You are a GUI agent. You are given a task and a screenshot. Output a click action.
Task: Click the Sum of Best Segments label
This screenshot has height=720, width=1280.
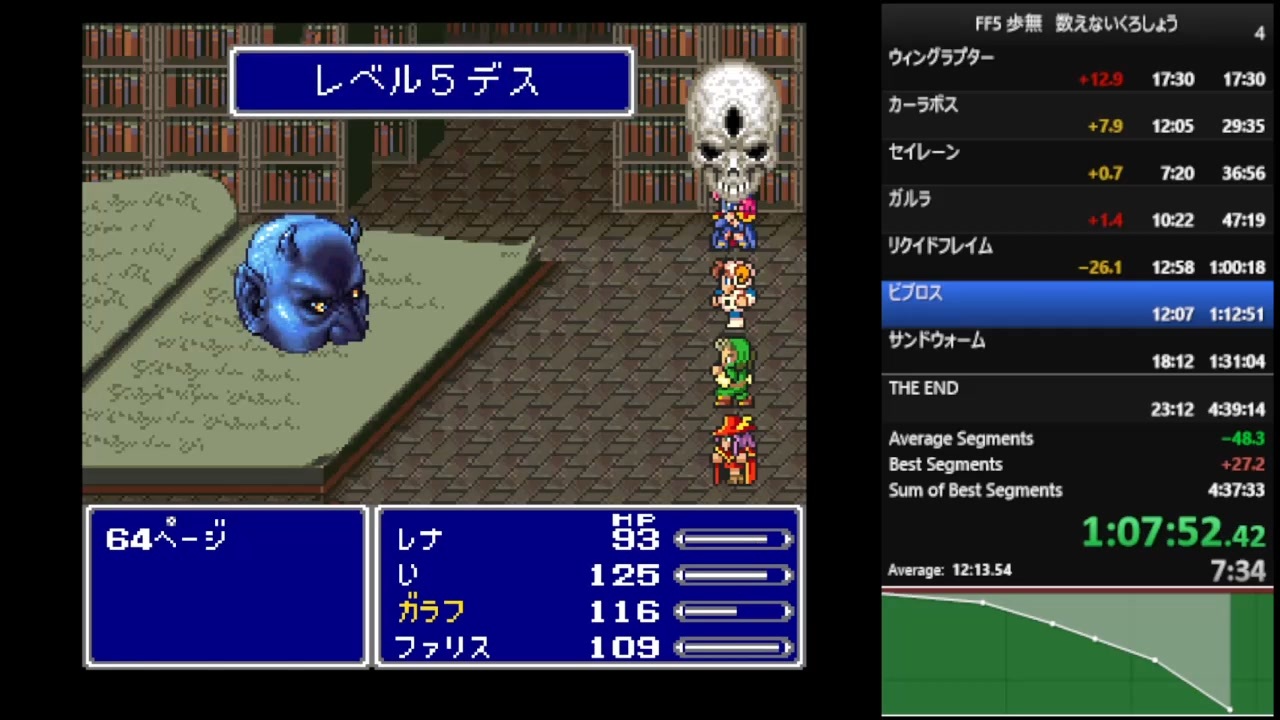(975, 490)
